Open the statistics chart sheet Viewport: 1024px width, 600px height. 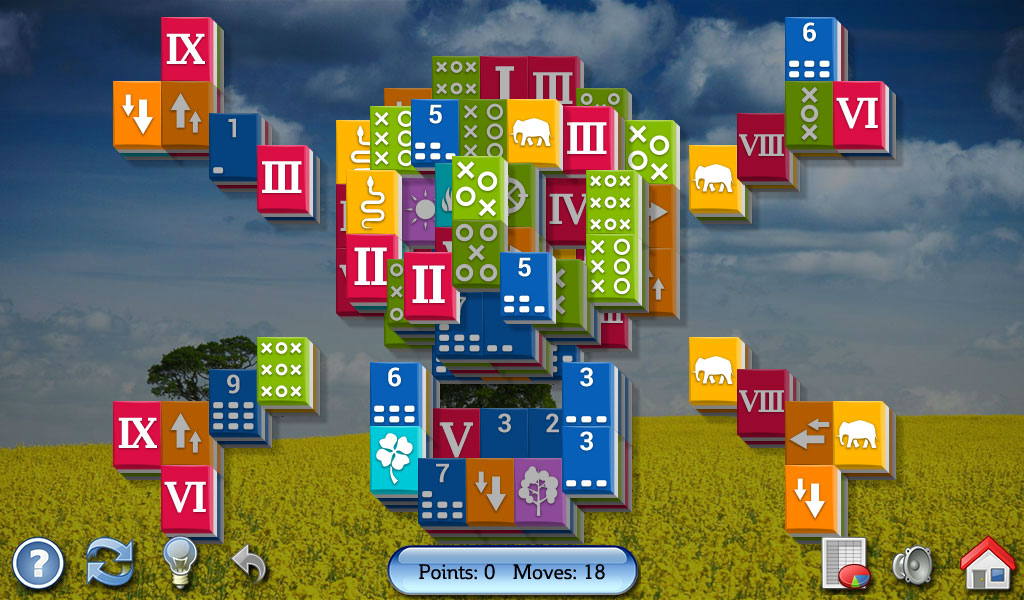click(x=843, y=564)
